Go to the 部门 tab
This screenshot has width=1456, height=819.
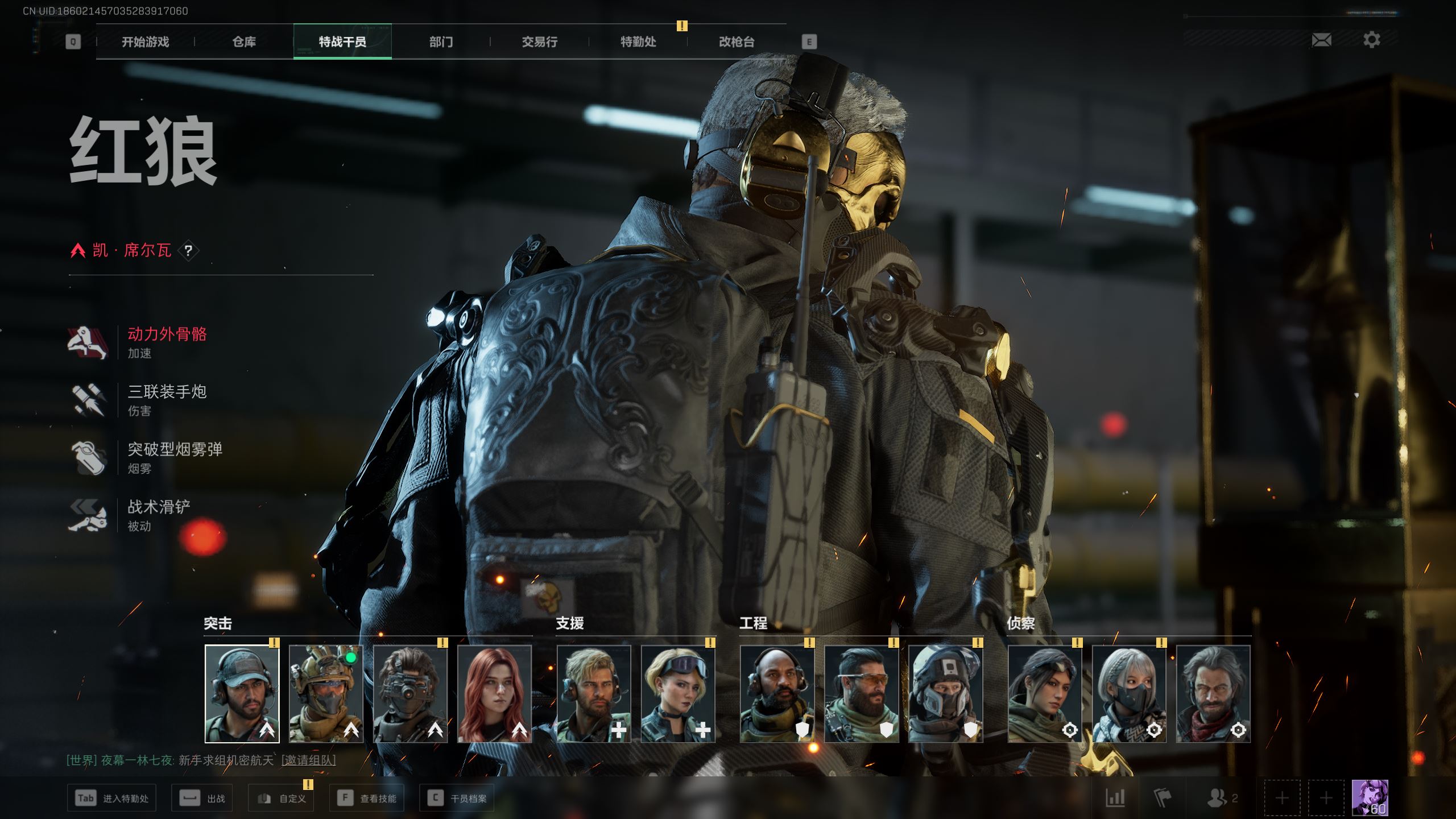441,42
